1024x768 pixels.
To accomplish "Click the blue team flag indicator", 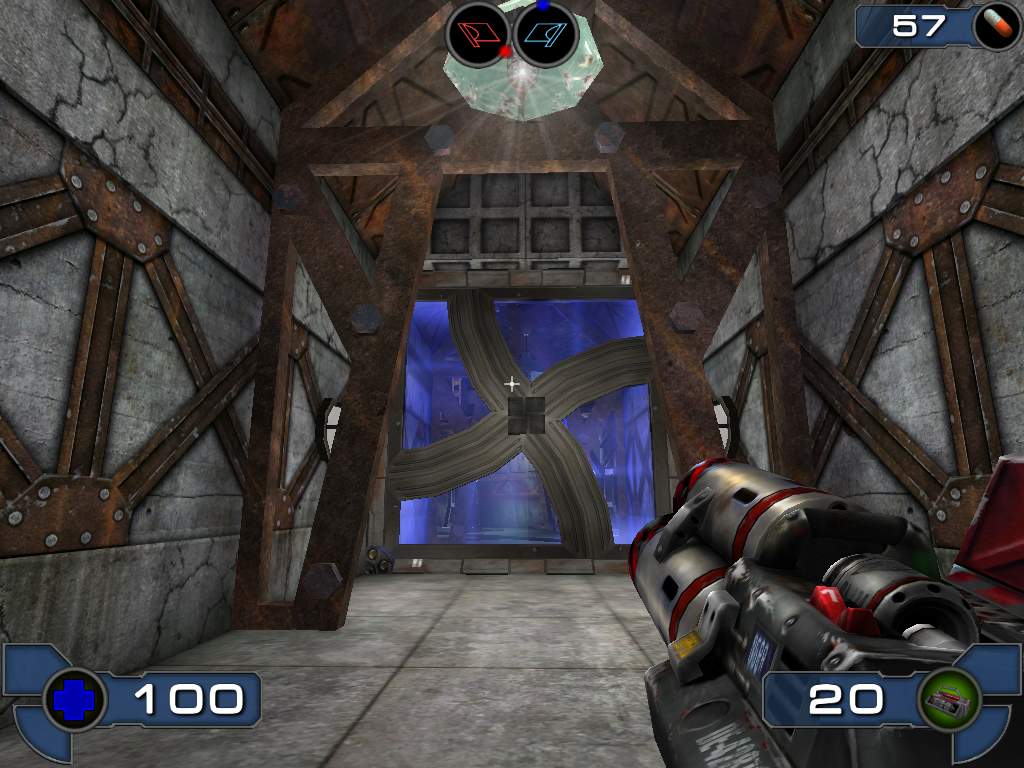I will point(547,34).
